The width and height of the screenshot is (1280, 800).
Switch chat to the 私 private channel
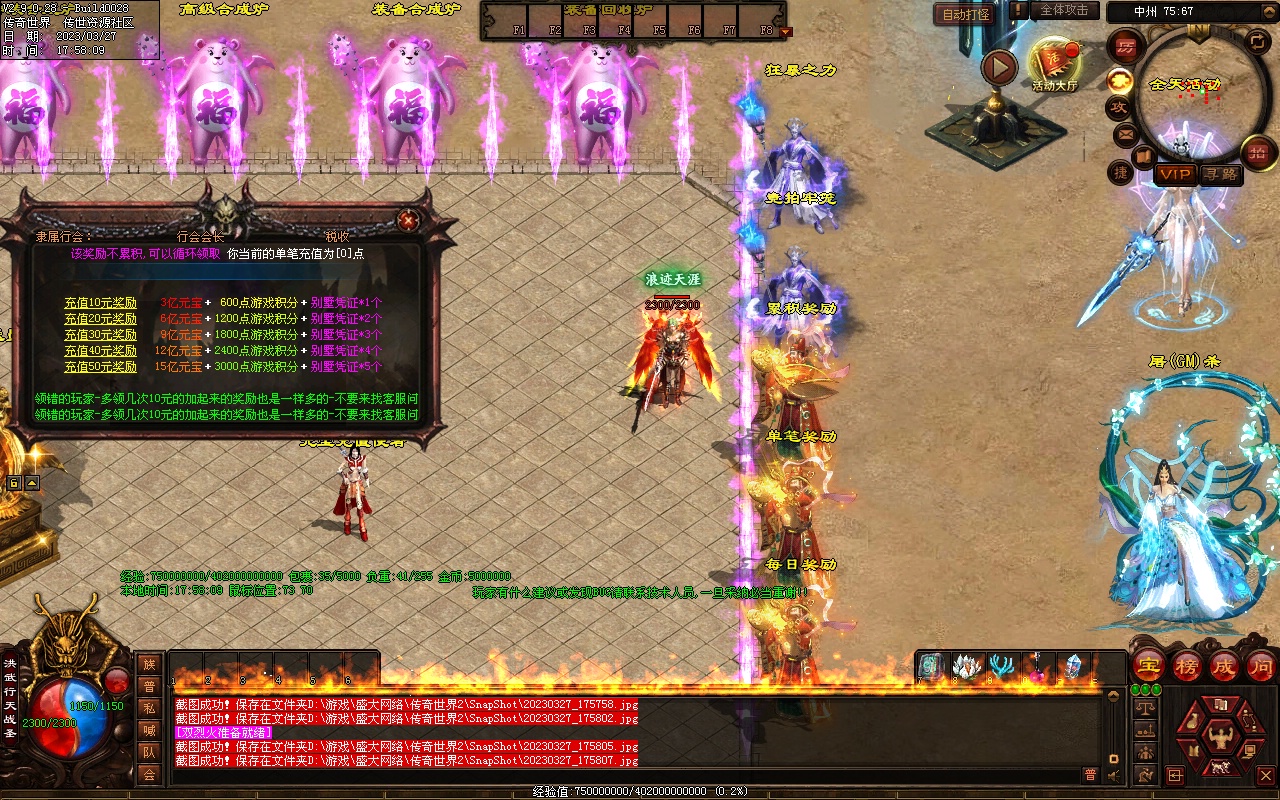(149, 709)
